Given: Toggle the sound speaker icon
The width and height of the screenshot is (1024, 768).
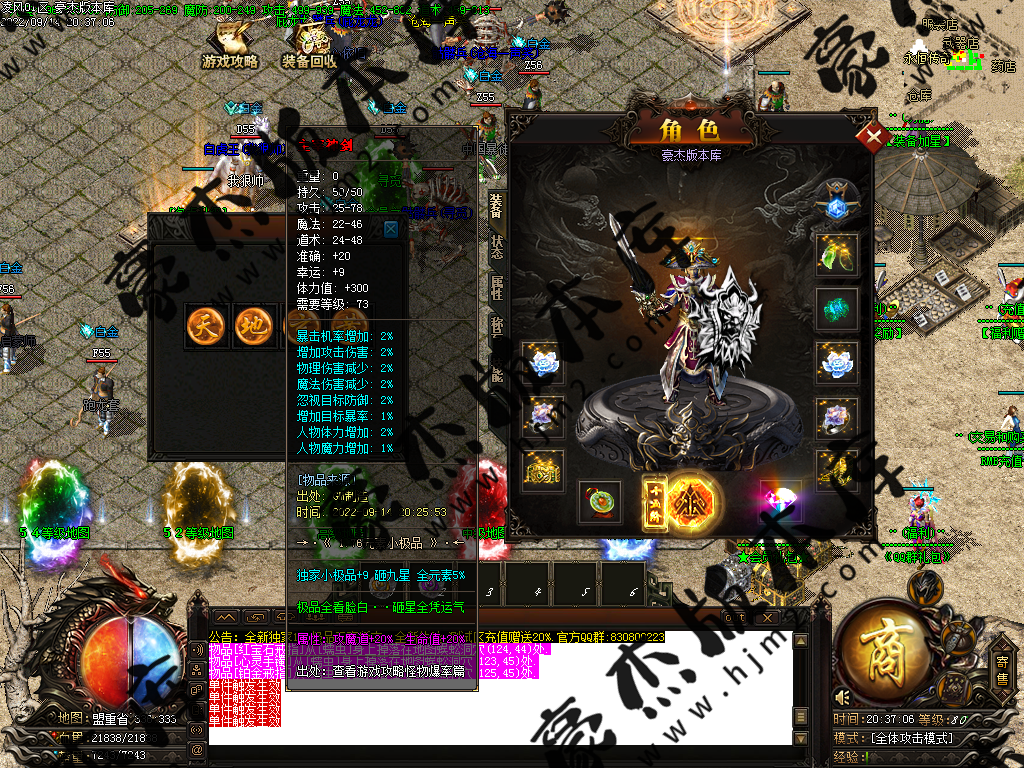Looking at the screenshot, I should (x=843, y=696).
